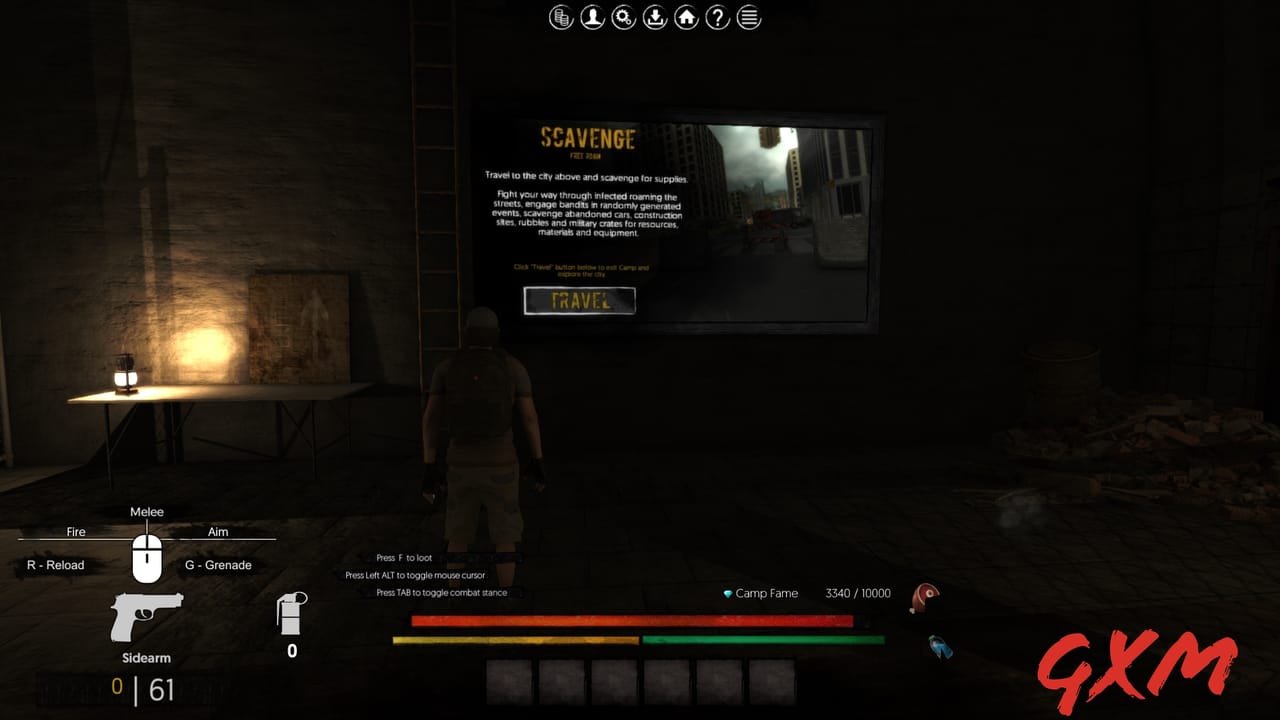Image resolution: width=1280 pixels, height=720 pixels.
Task: Open the character profile icon
Action: pyautogui.click(x=591, y=17)
